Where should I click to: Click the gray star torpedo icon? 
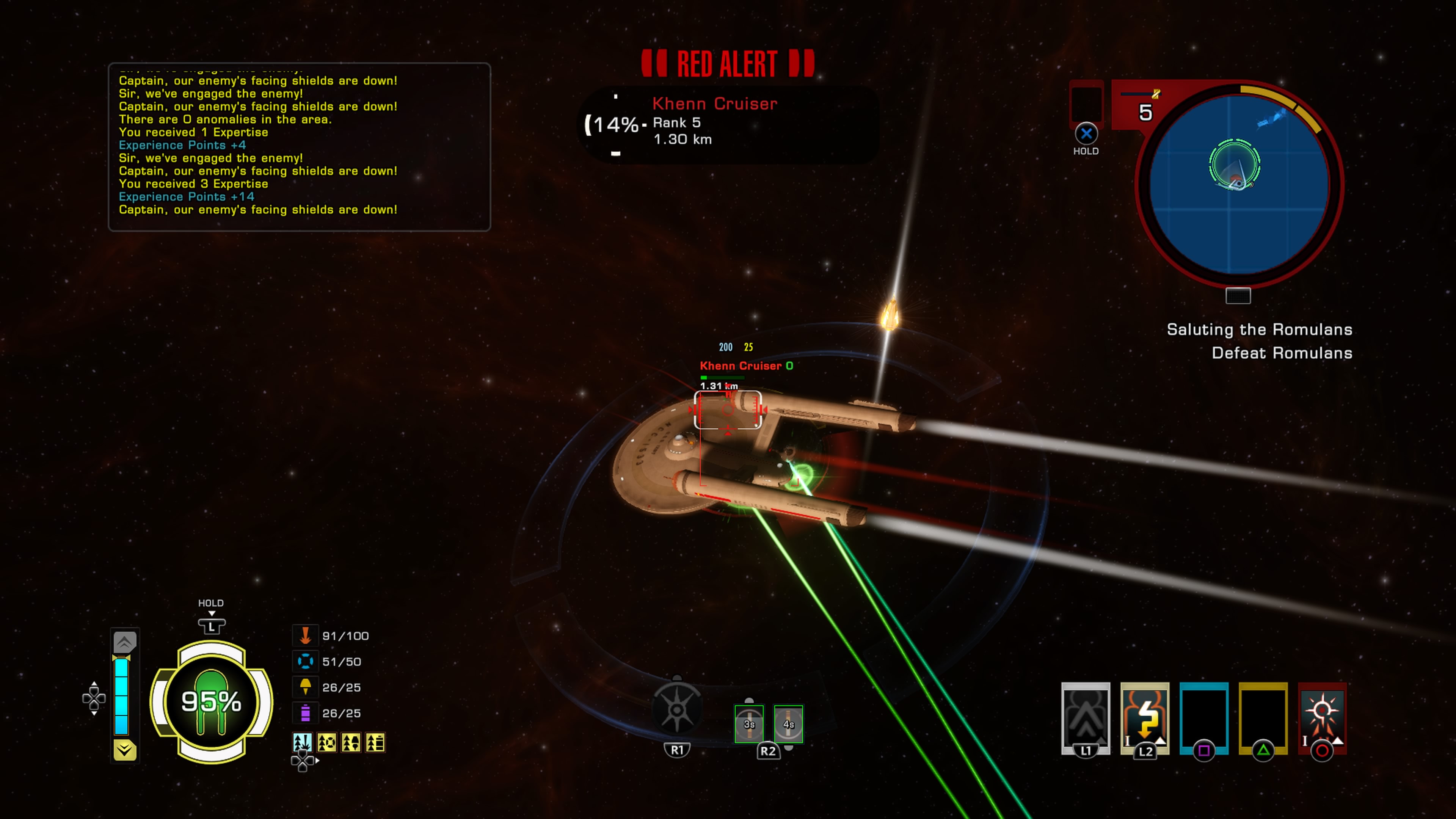pos(676,709)
